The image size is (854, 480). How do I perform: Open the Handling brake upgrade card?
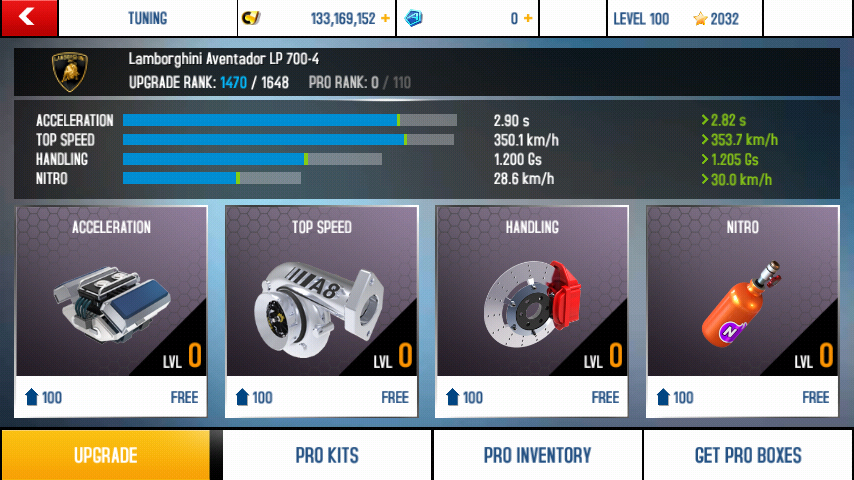532,311
